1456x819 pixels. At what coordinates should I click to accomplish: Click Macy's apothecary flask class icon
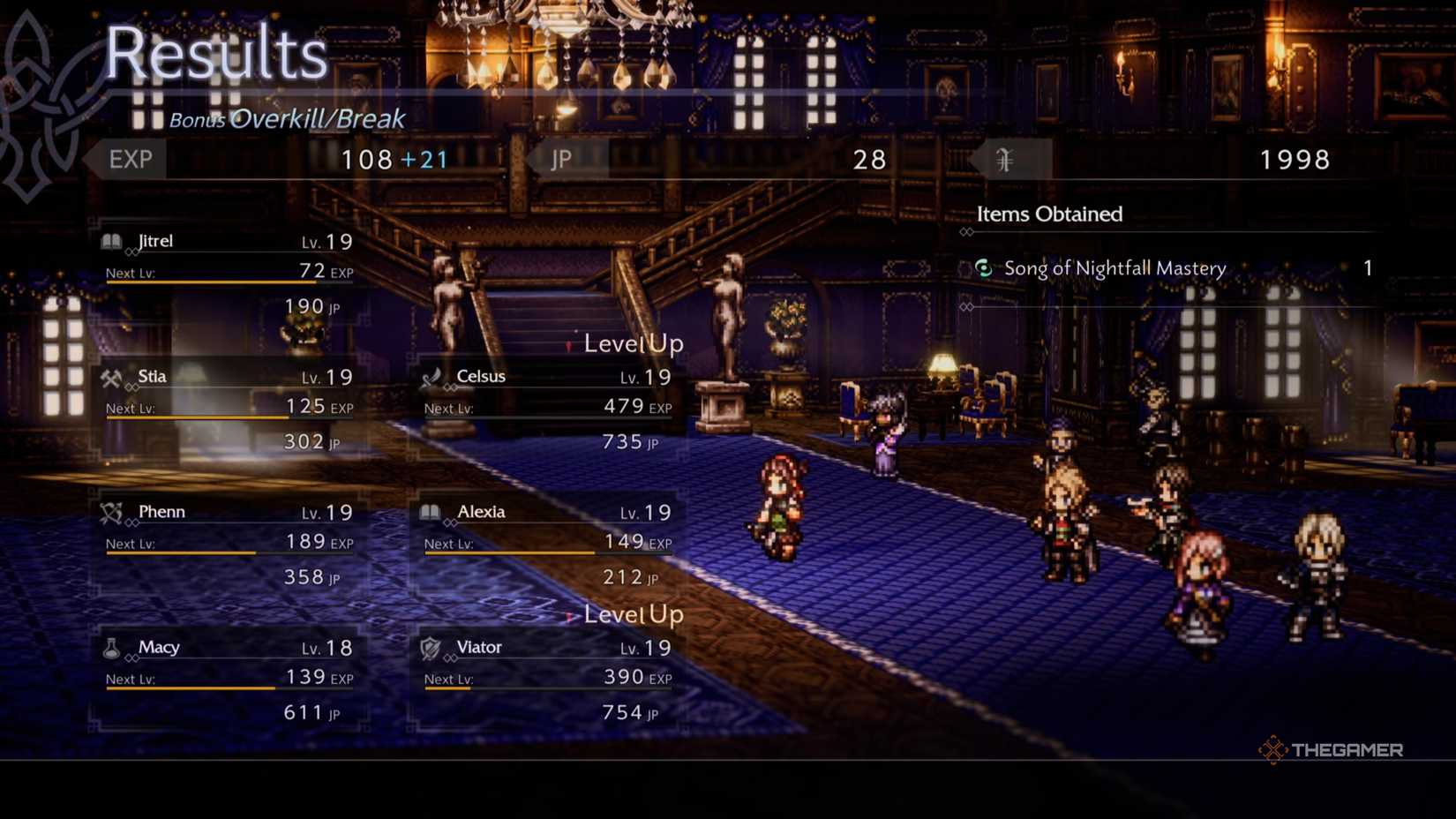(x=112, y=647)
